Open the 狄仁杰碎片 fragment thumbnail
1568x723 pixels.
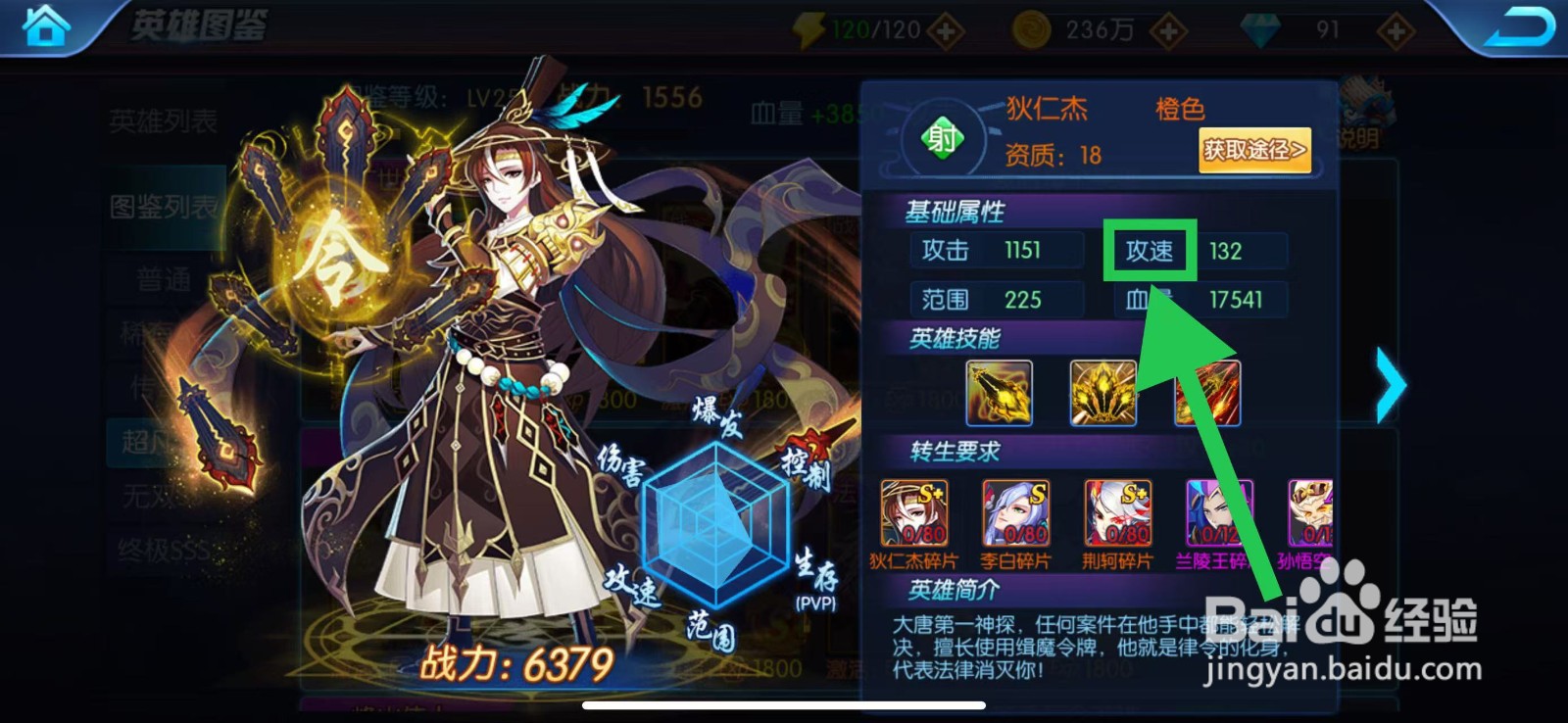913,515
